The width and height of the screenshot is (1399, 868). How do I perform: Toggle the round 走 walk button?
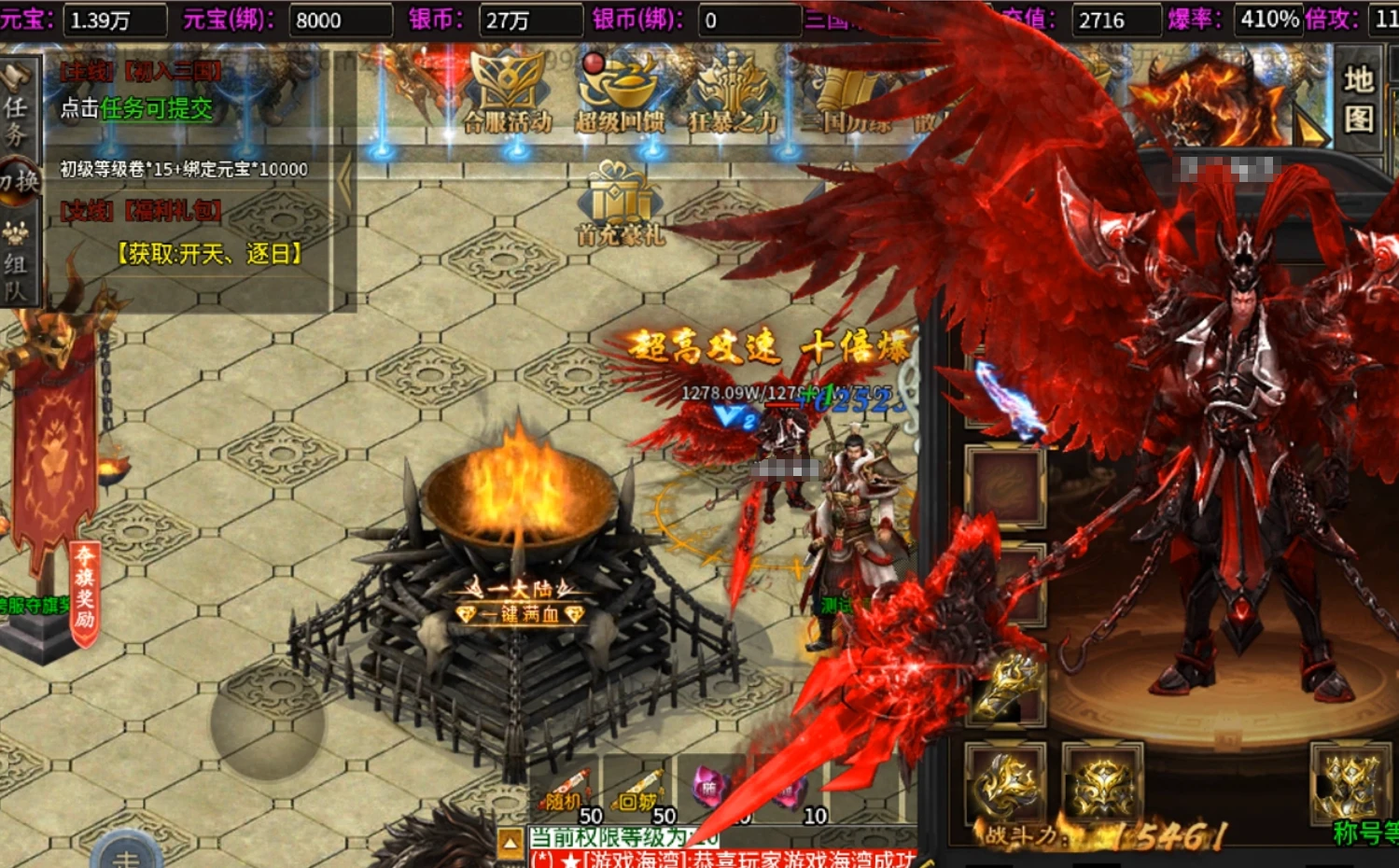click(126, 854)
